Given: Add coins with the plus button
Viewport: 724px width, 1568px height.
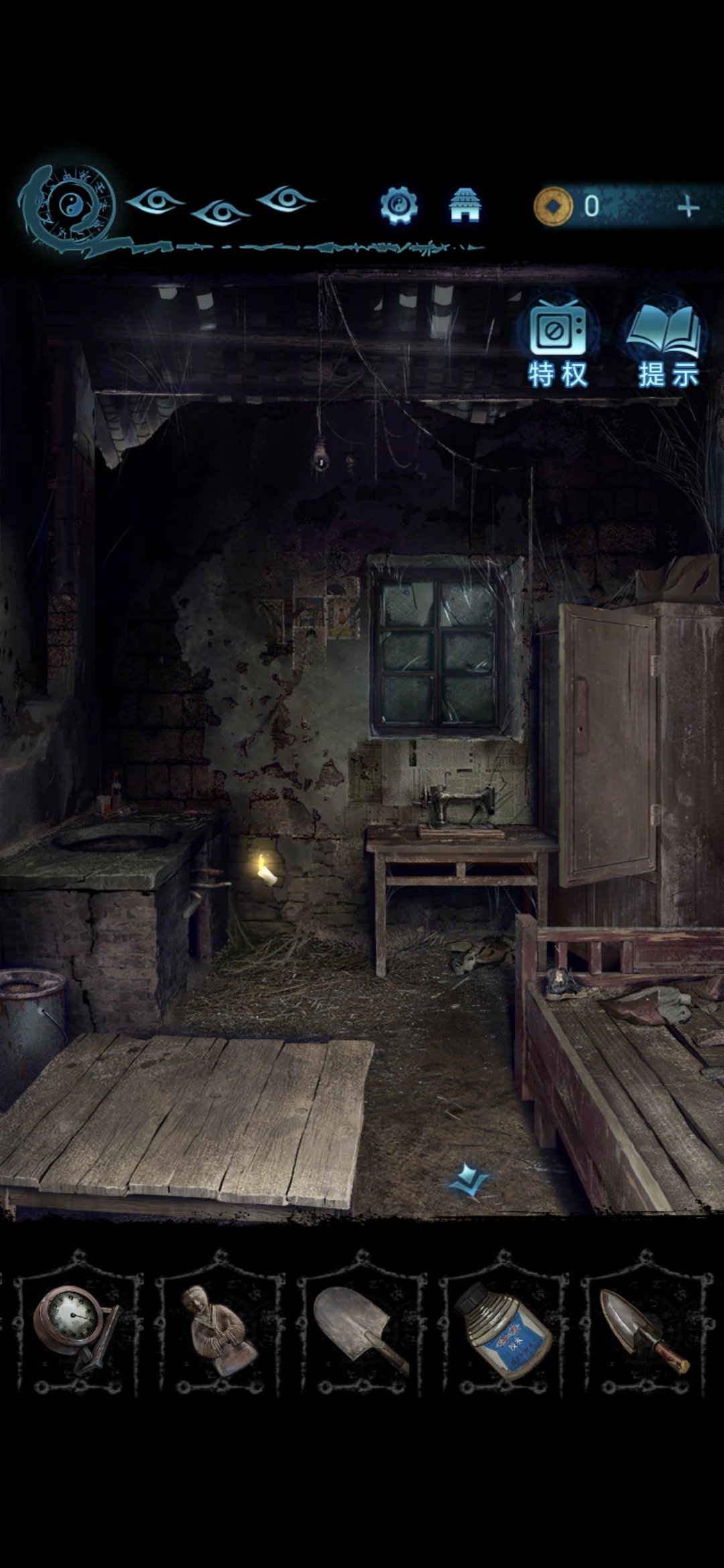Looking at the screenshot, I should (x=688, y=207).
